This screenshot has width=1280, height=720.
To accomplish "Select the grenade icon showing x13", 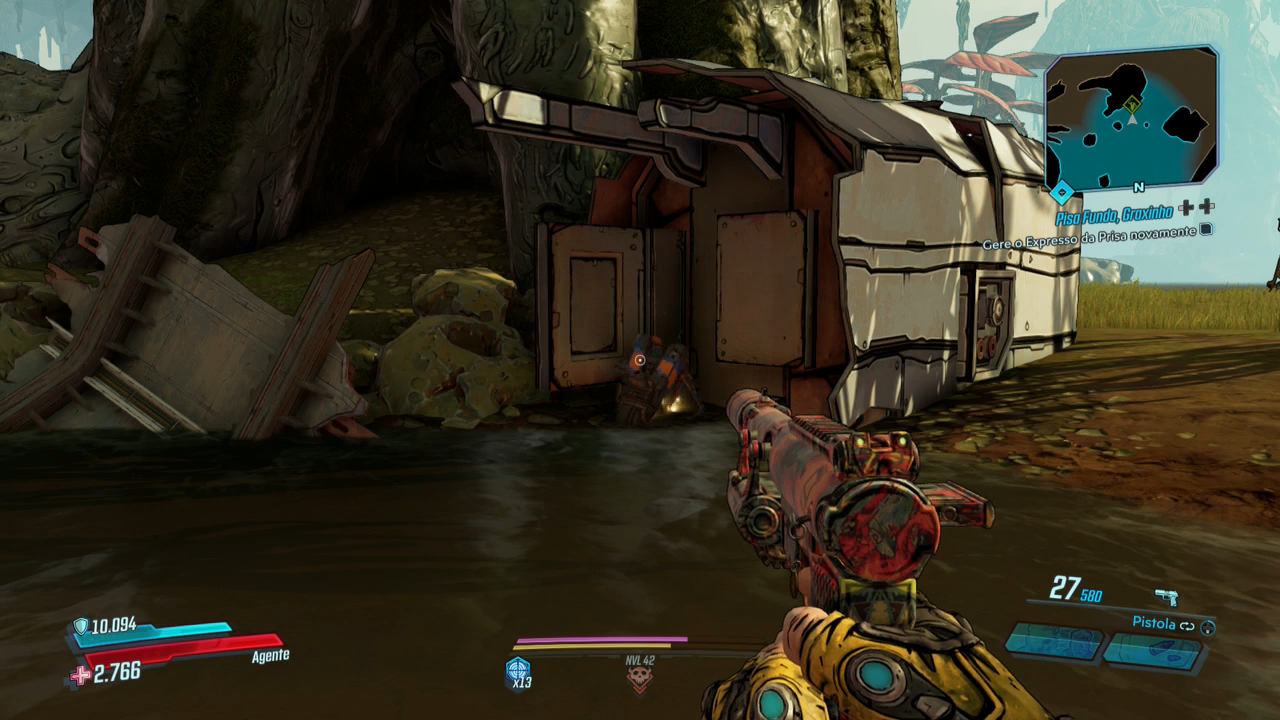I will tap(518, 671).
